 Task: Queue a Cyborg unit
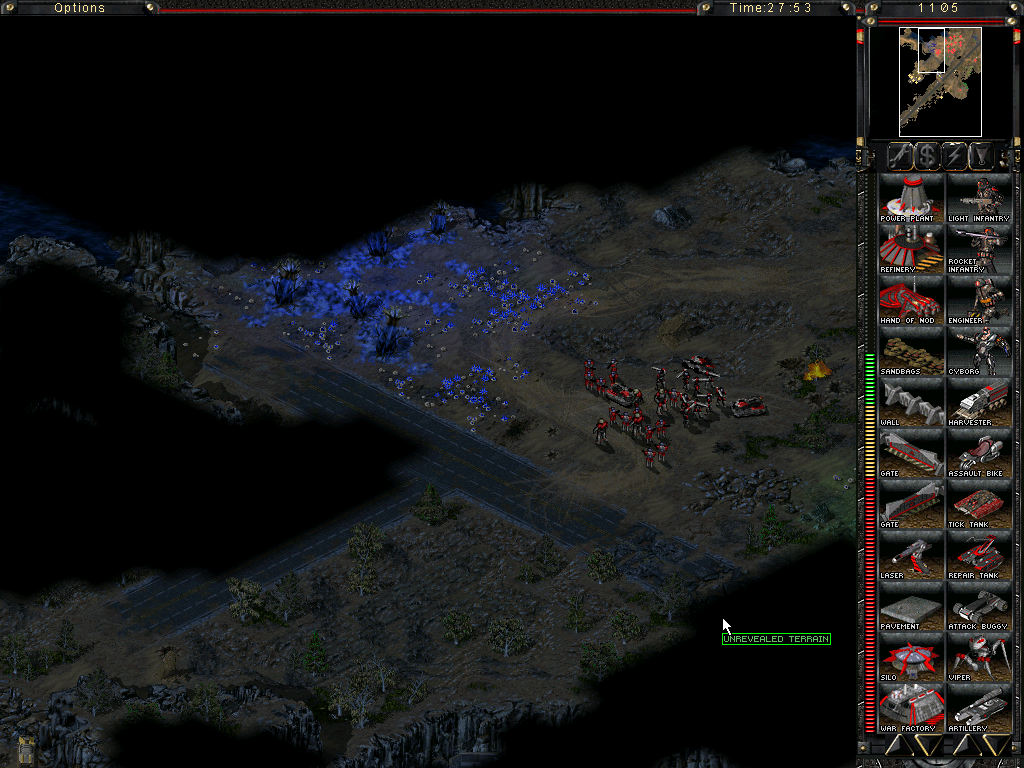tap(979, 351)
